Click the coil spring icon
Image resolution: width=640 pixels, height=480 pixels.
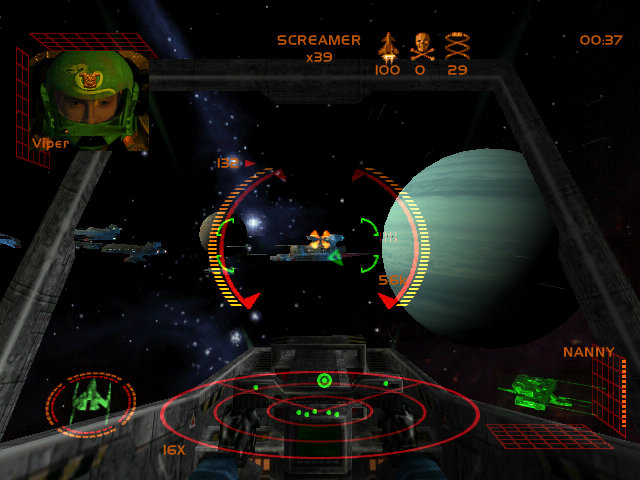pos(457,45)
